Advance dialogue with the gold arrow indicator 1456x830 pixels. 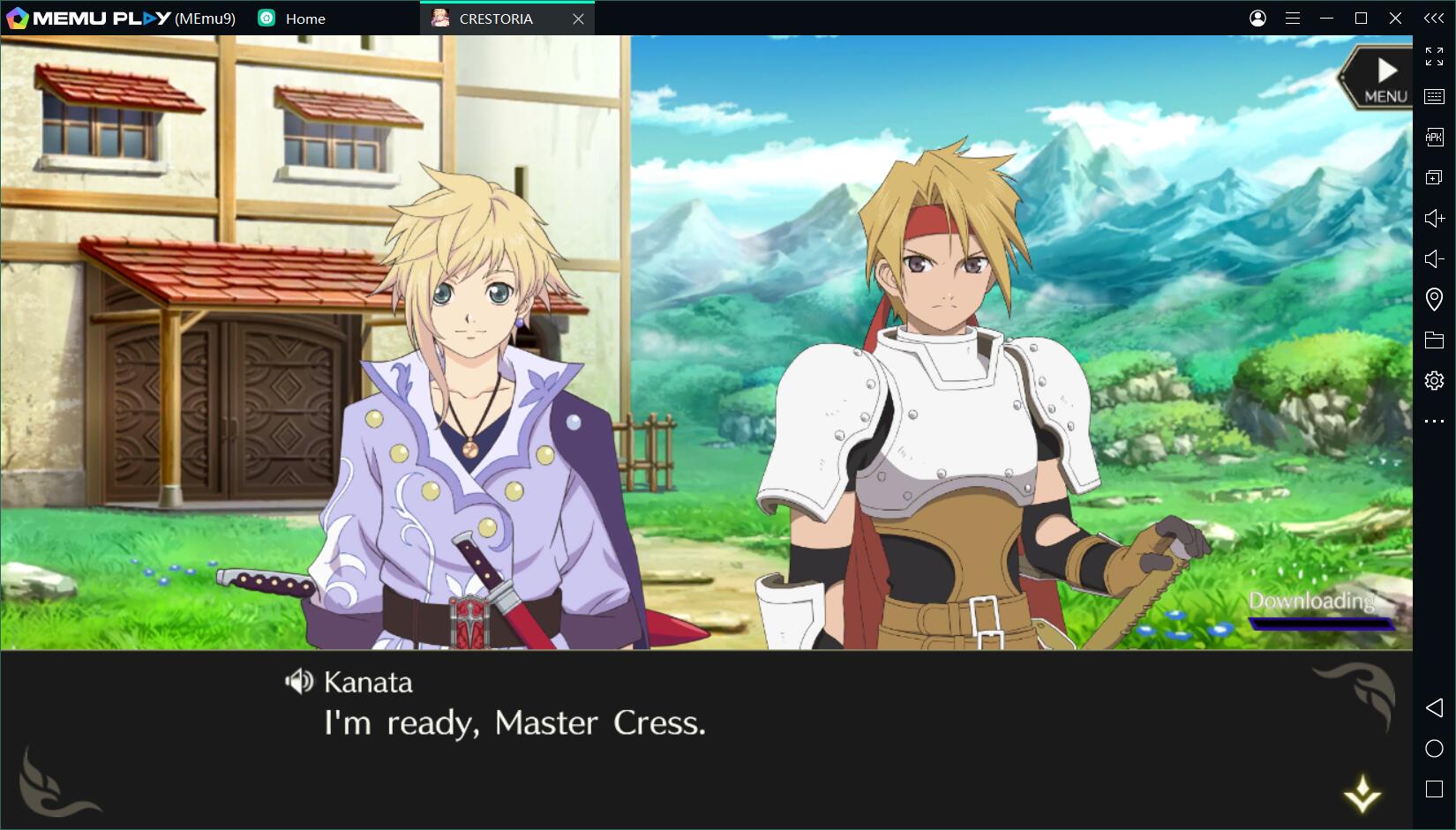(1362, 793)
